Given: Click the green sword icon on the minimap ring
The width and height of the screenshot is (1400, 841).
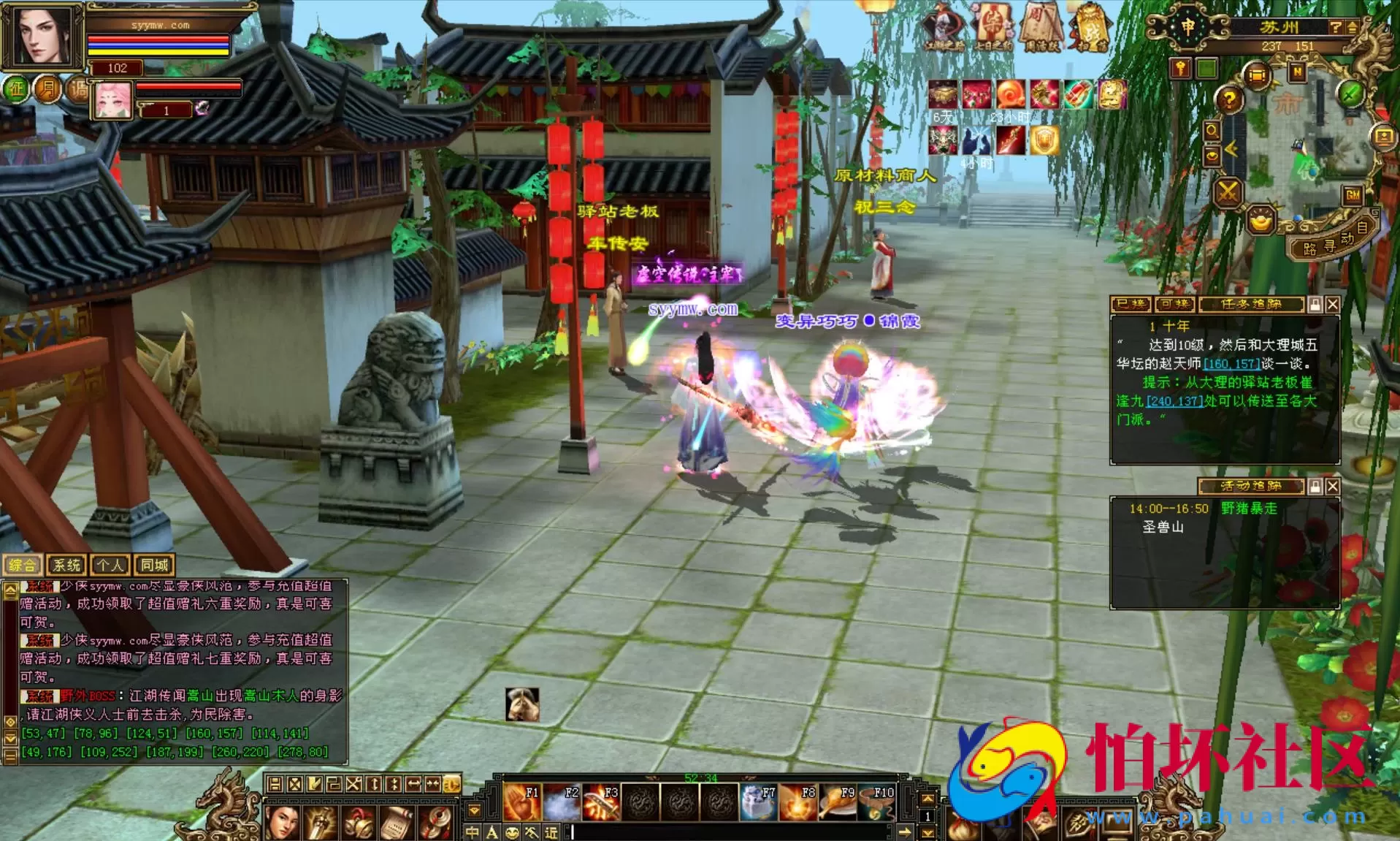Looking at the screenshot, I should tap(1351, 94).
